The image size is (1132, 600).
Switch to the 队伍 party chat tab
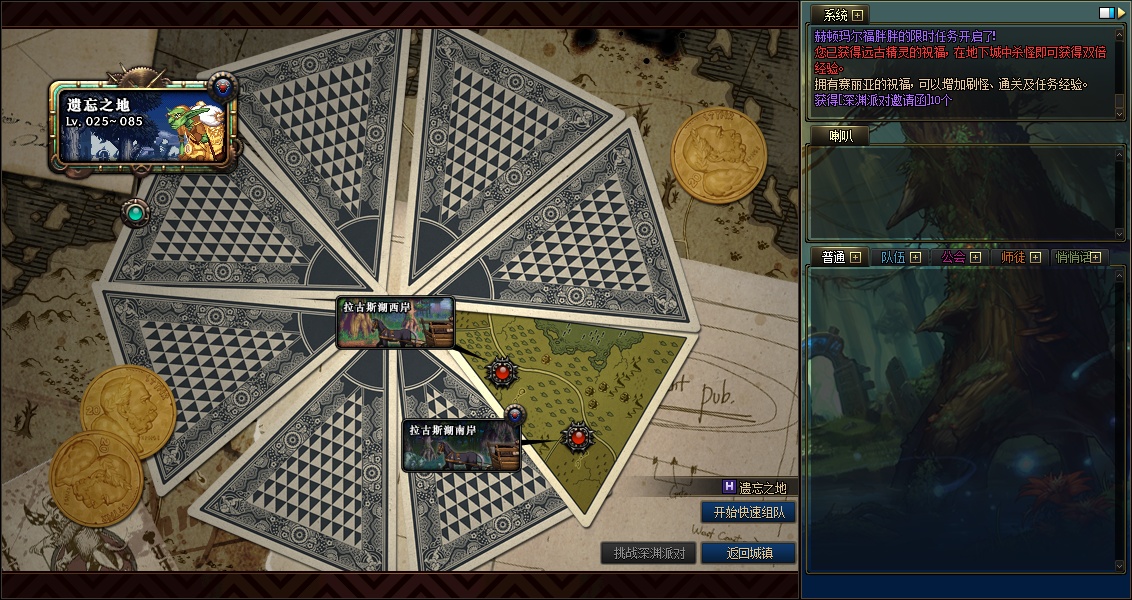892,257
